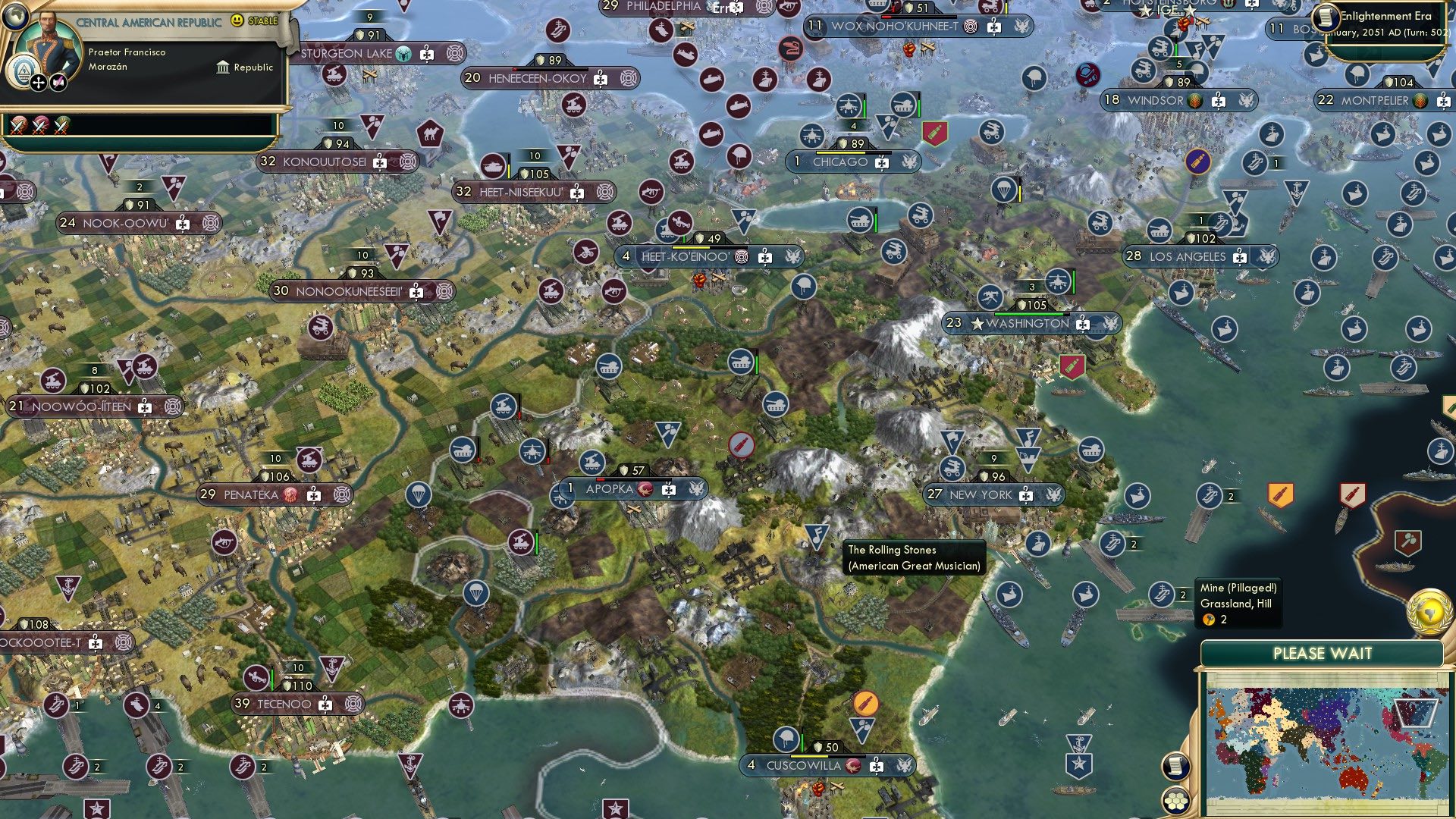This screenshot has height=819, width=1456.
Task: Click the Republic government building icon
Action: 224,68
